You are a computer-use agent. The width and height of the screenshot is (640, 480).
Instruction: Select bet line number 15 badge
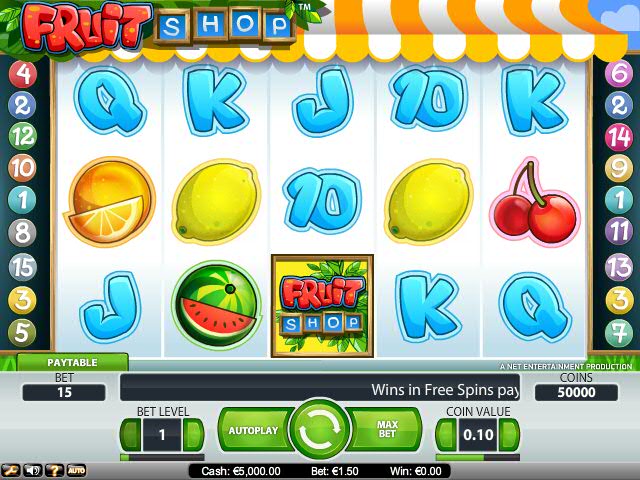22,267
